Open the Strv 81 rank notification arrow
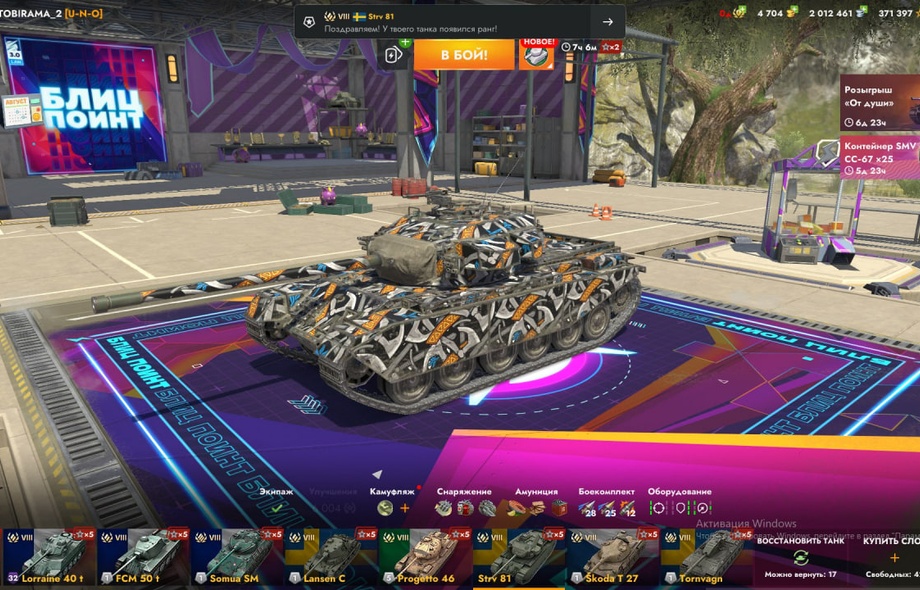This screenshot has height=590, width=920. 608,22
